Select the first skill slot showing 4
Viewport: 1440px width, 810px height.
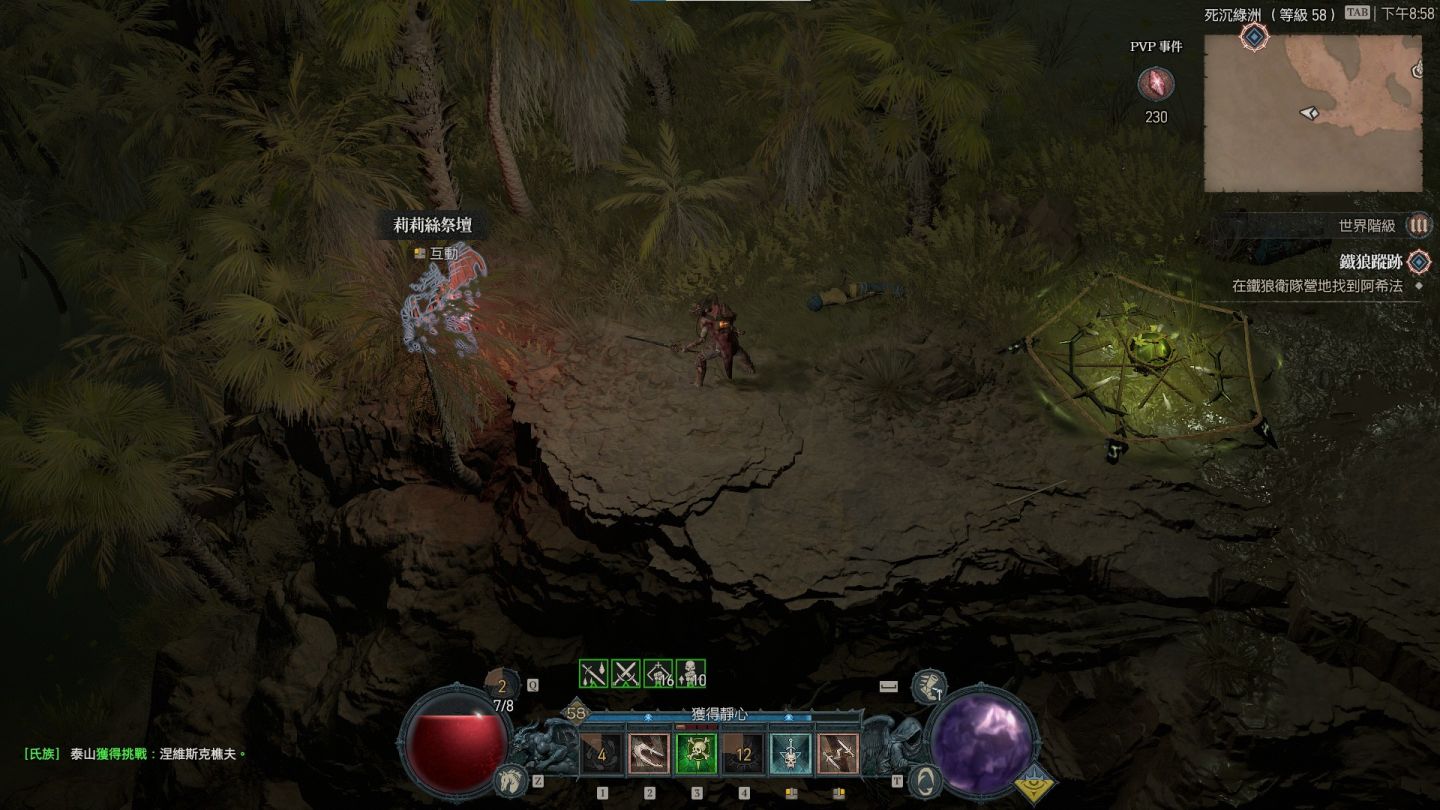pos(602,754)
